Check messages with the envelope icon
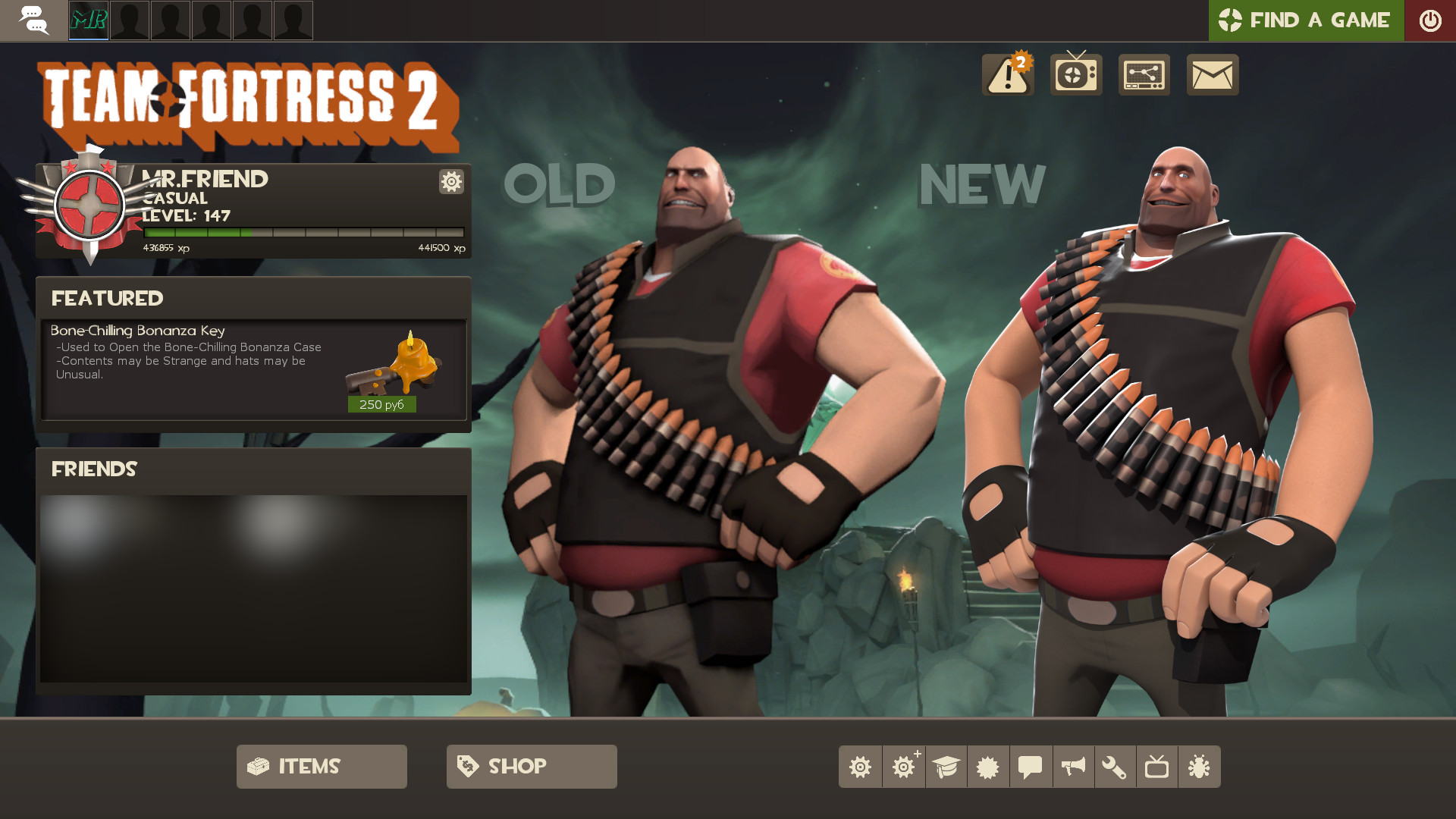1456x819 pixels. [x=1212, y=75]
